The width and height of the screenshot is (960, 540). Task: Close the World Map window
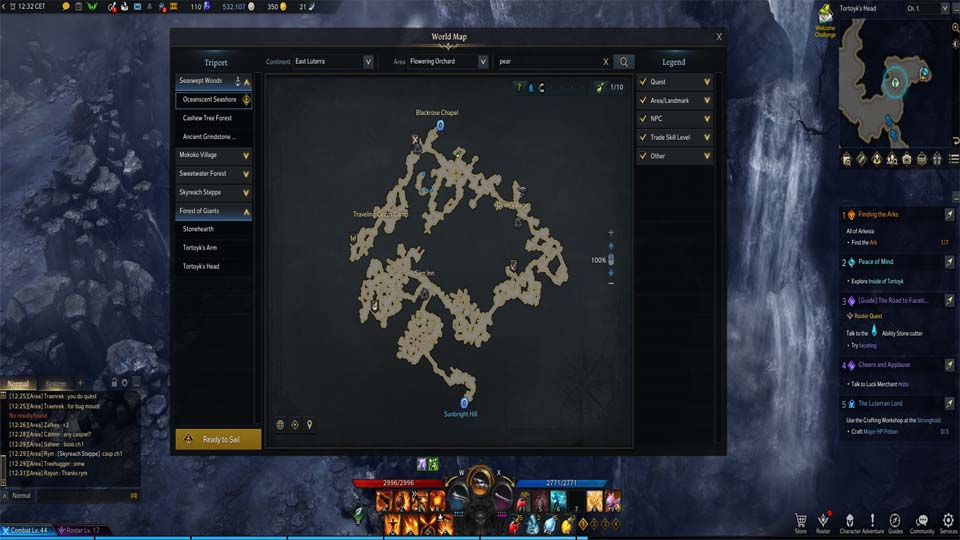(x=719, y=37)
